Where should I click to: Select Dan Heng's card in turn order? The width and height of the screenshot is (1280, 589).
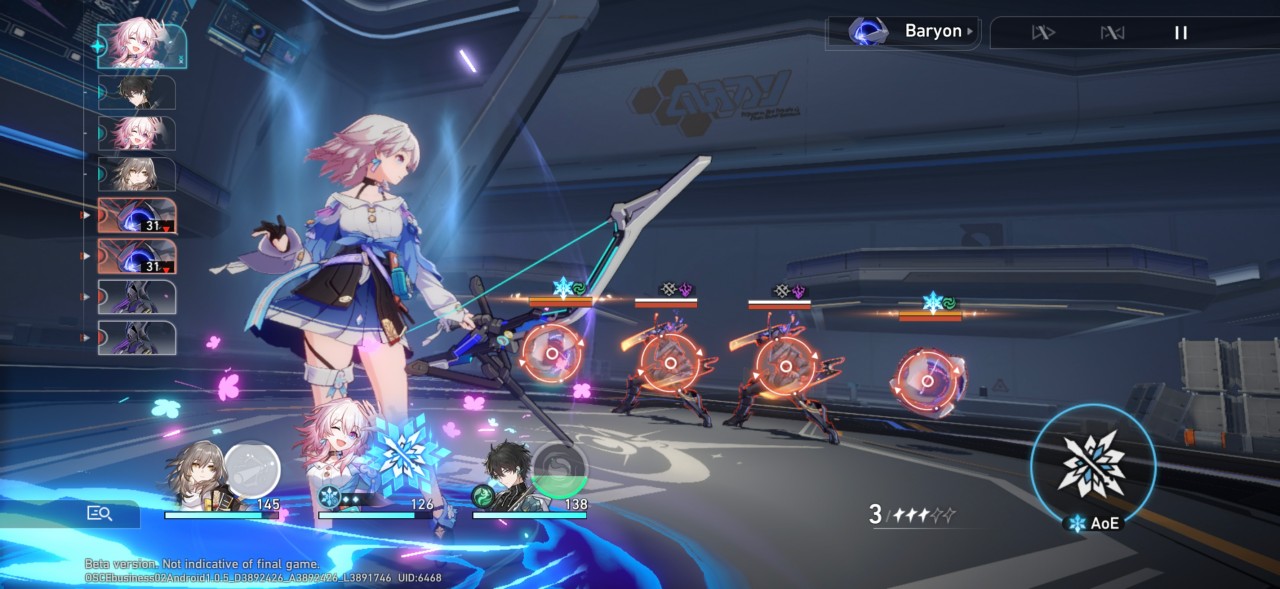point(137,93)
